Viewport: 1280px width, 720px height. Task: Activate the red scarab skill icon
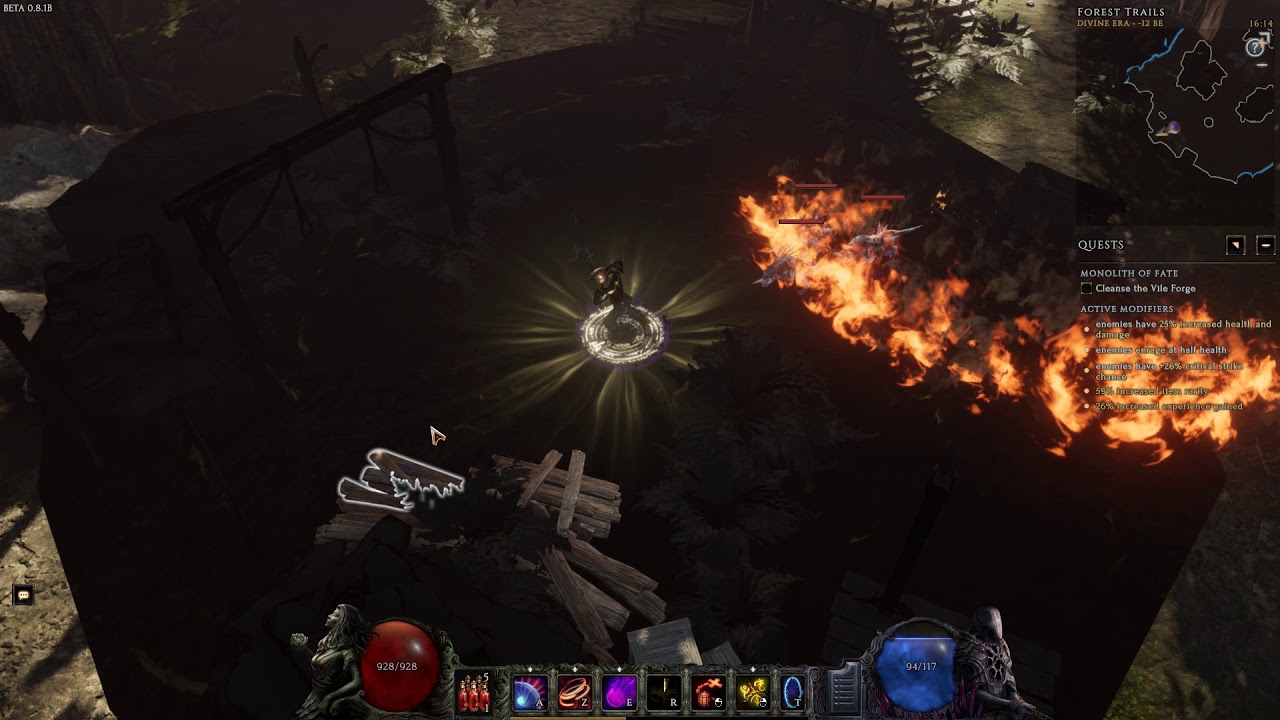(x=708, y=692)
